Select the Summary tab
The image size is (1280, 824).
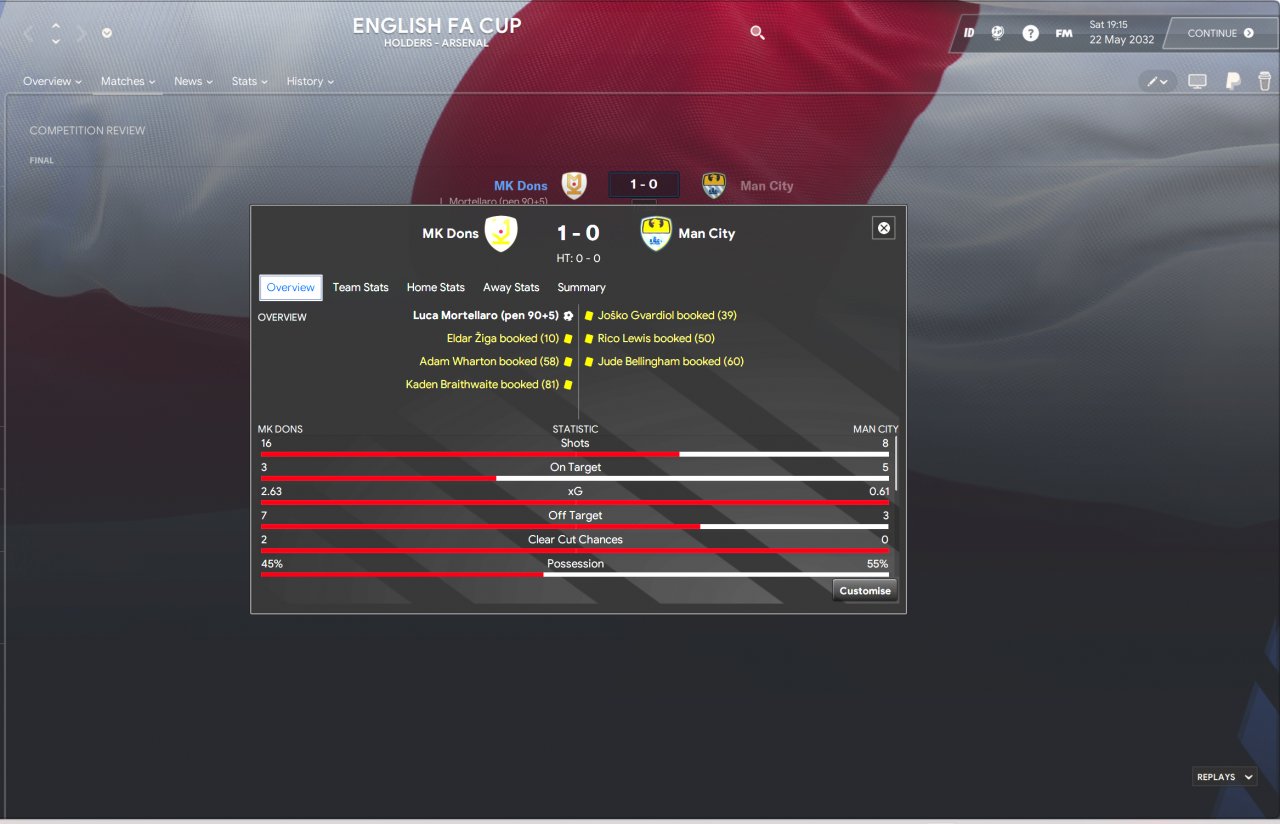pyautogui.click(x=581, y=287)
